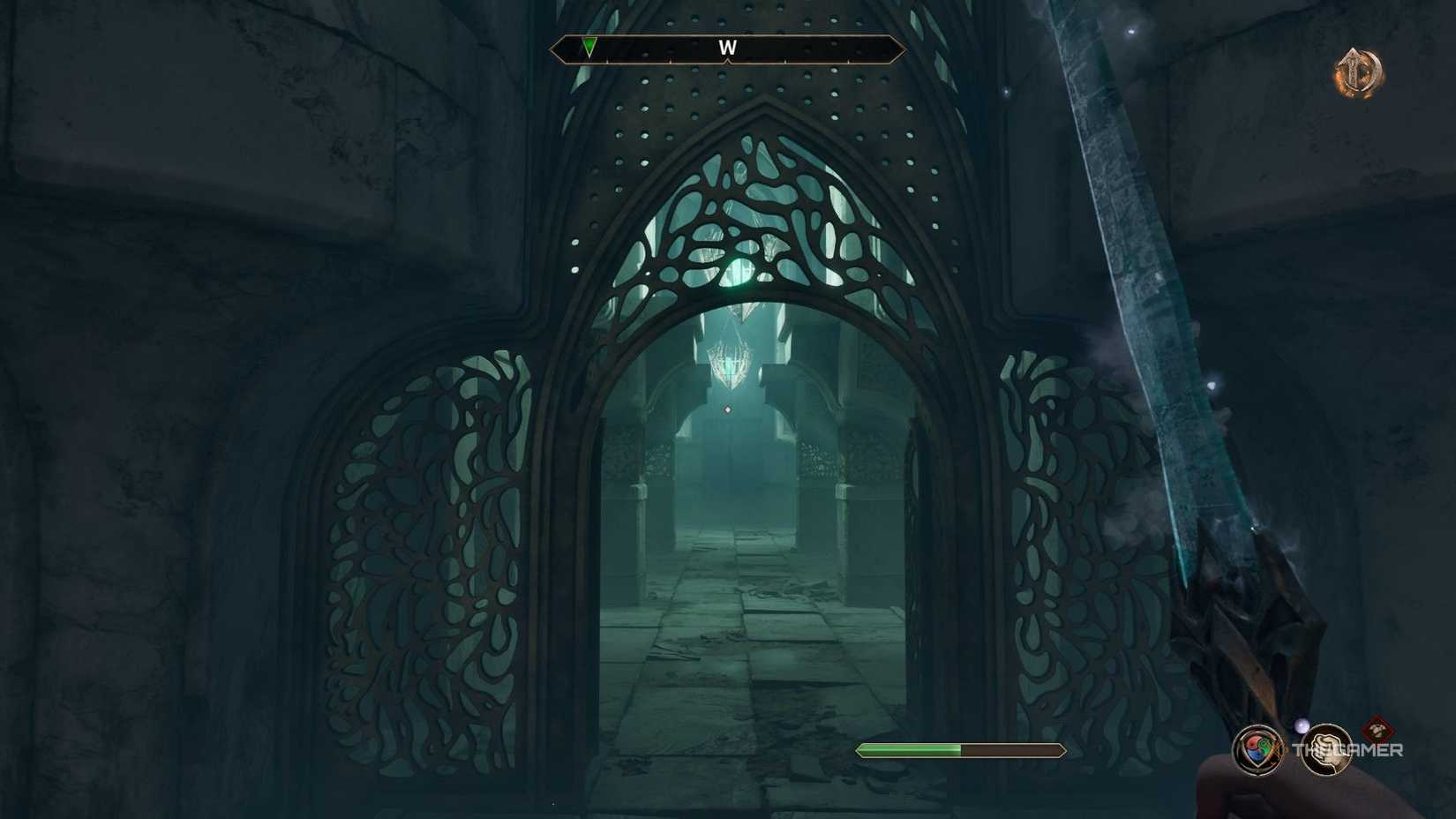Click the hanging chandelier beyond the gate
The width and height of the screenshot is (1456, 819).
(728, 362)
